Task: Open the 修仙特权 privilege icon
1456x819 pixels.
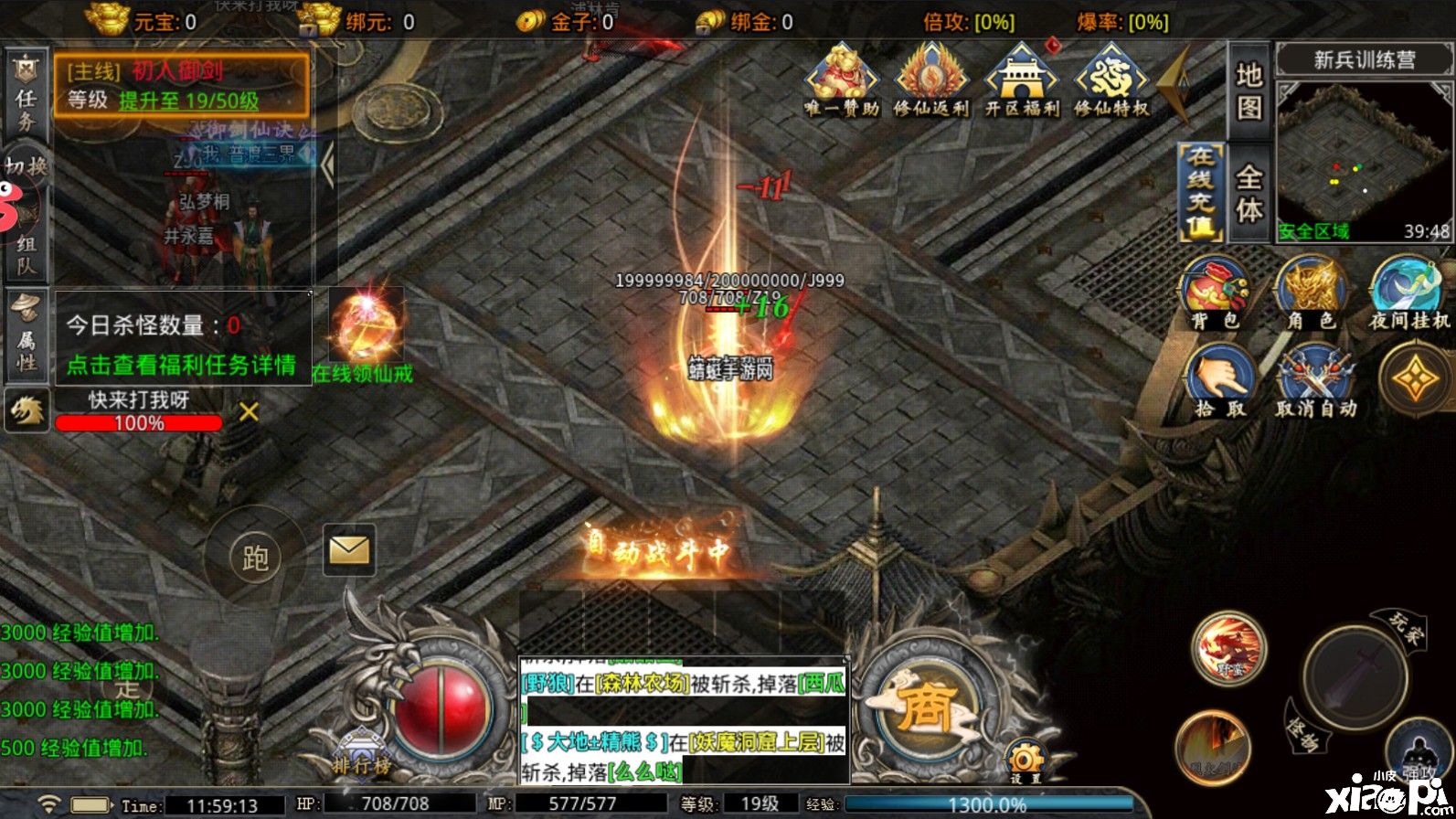Action: (x=1111, y=80)
